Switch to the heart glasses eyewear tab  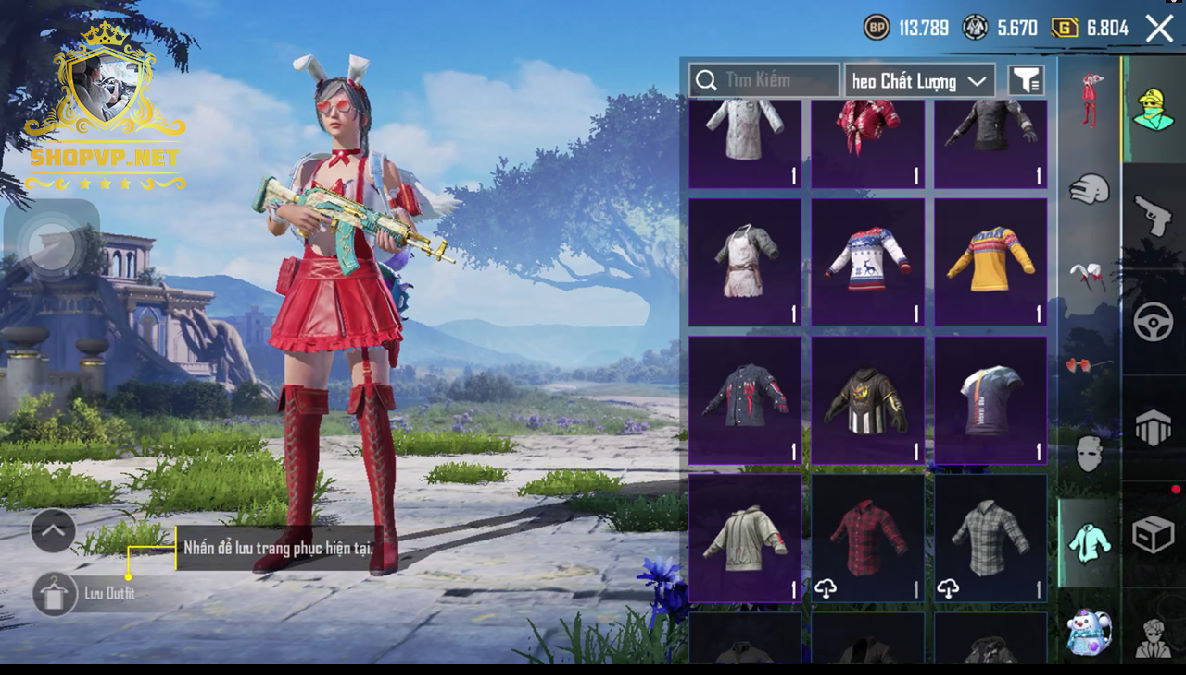(1089, 365)
